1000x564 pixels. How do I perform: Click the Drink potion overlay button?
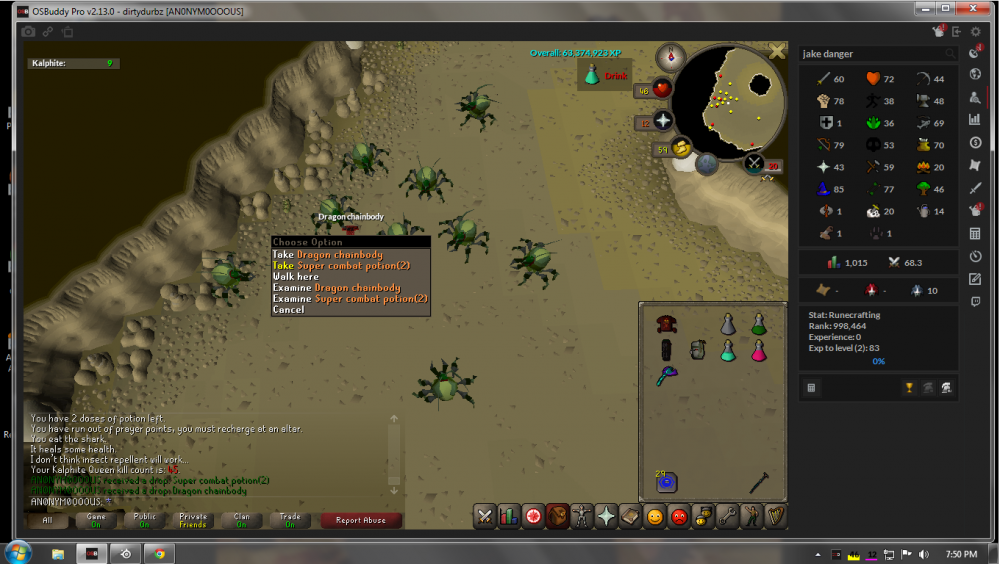point(603,75)
